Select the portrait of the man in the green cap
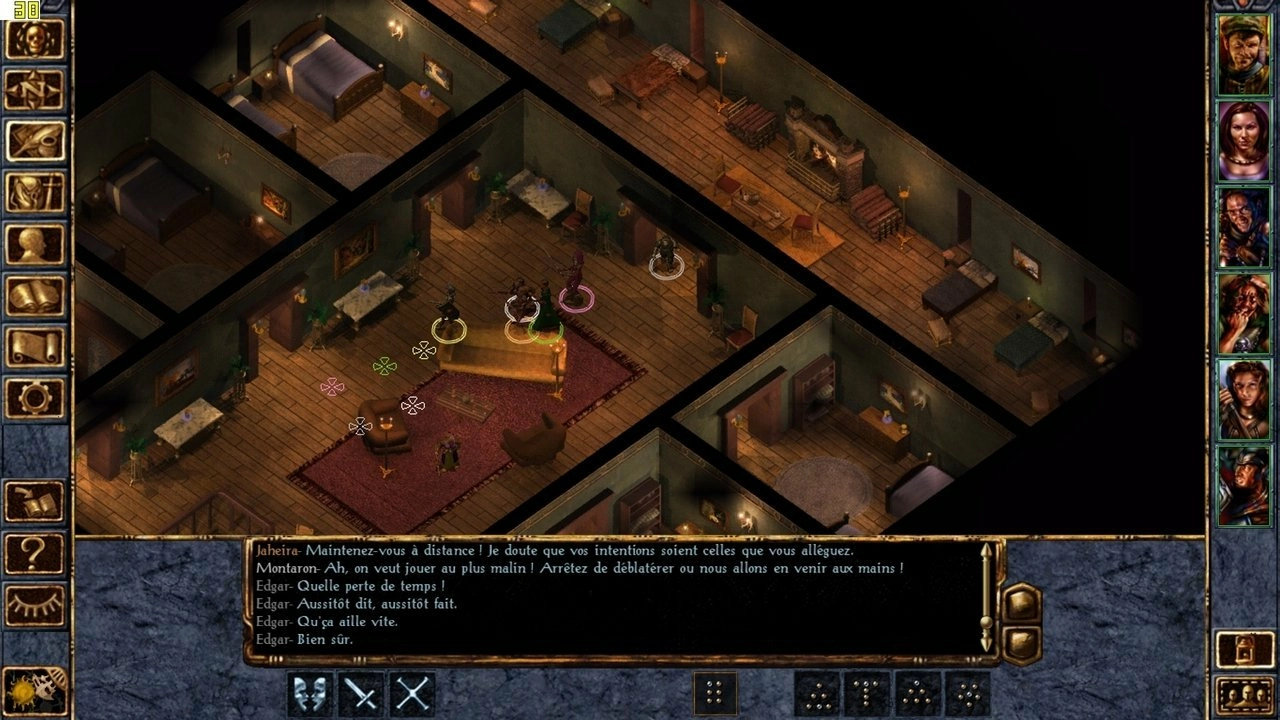Image resolution: width=1280 pixels, height=720 pixels. click(x=1243, y=55)
